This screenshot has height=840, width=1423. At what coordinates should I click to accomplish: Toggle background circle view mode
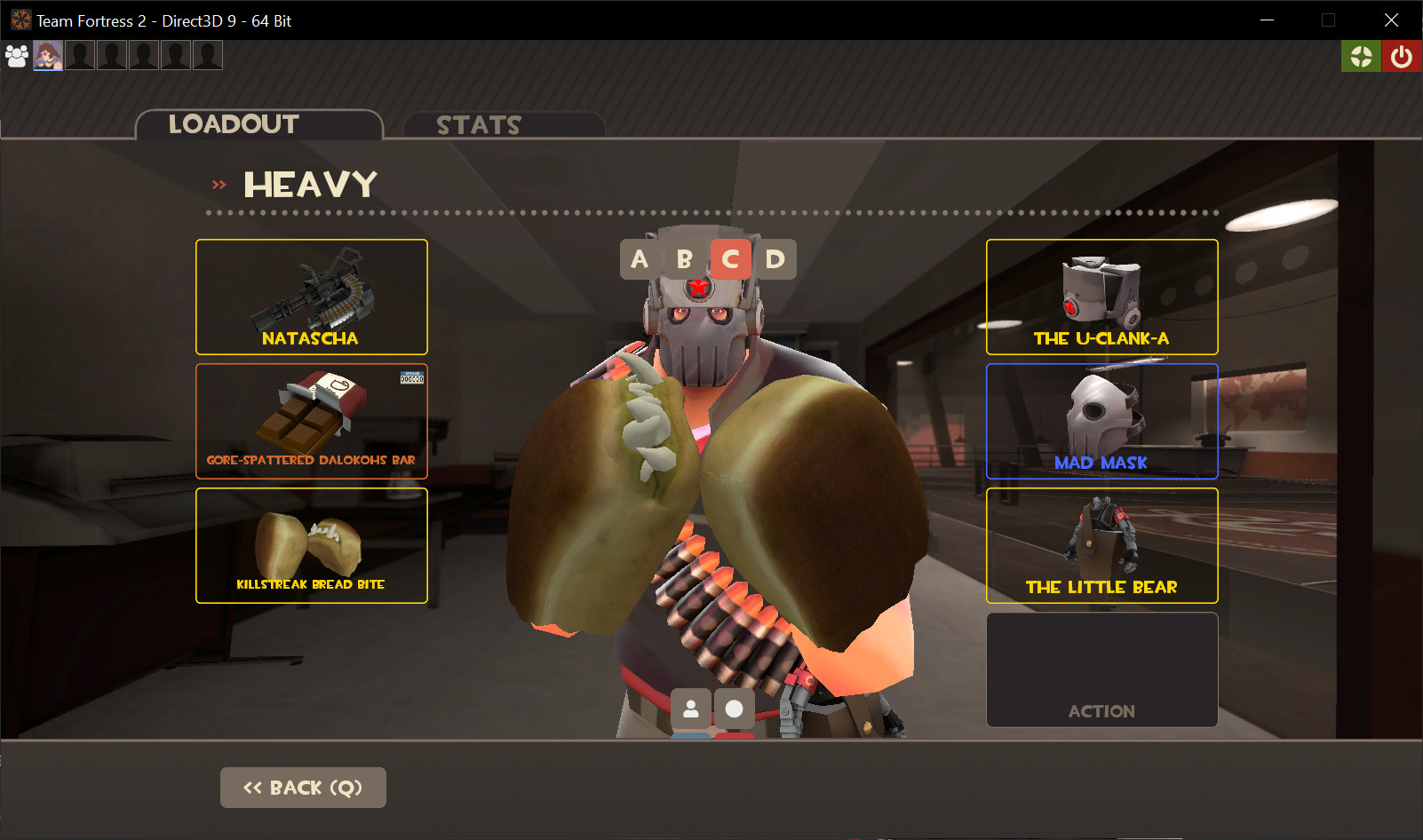pos(735,709)
